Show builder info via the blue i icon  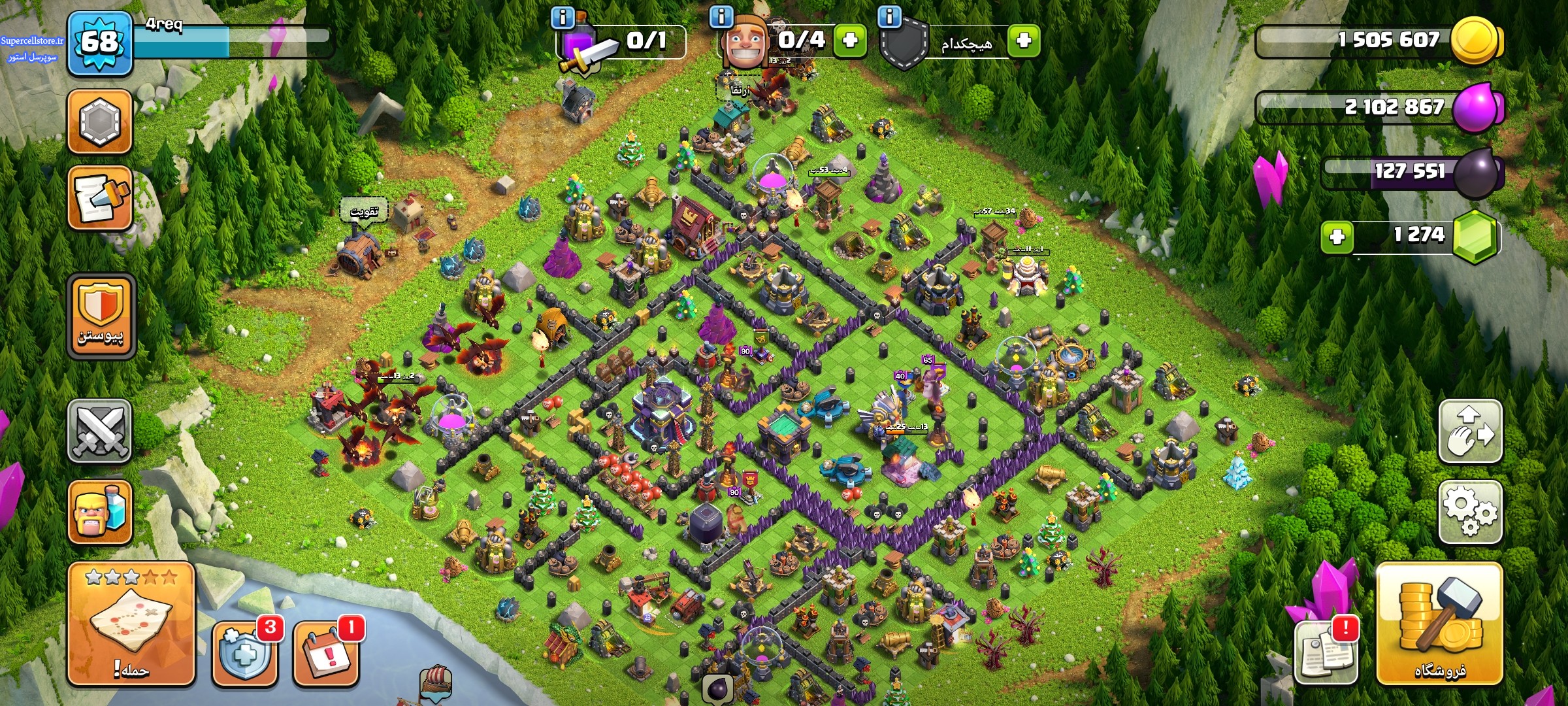pos(721,16)
